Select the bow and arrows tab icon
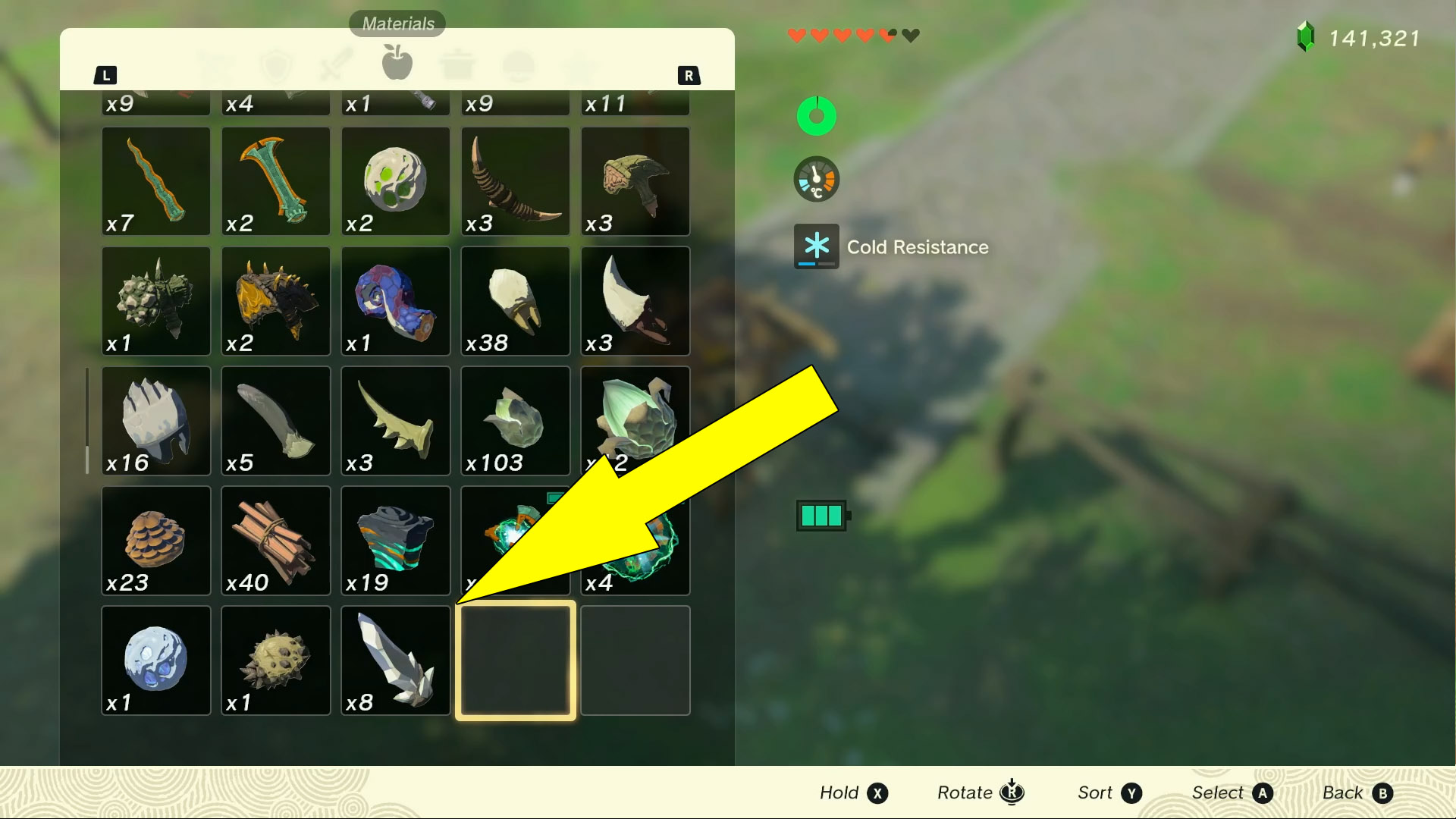This screenshot has width=1456, height=819. [217, 64]
